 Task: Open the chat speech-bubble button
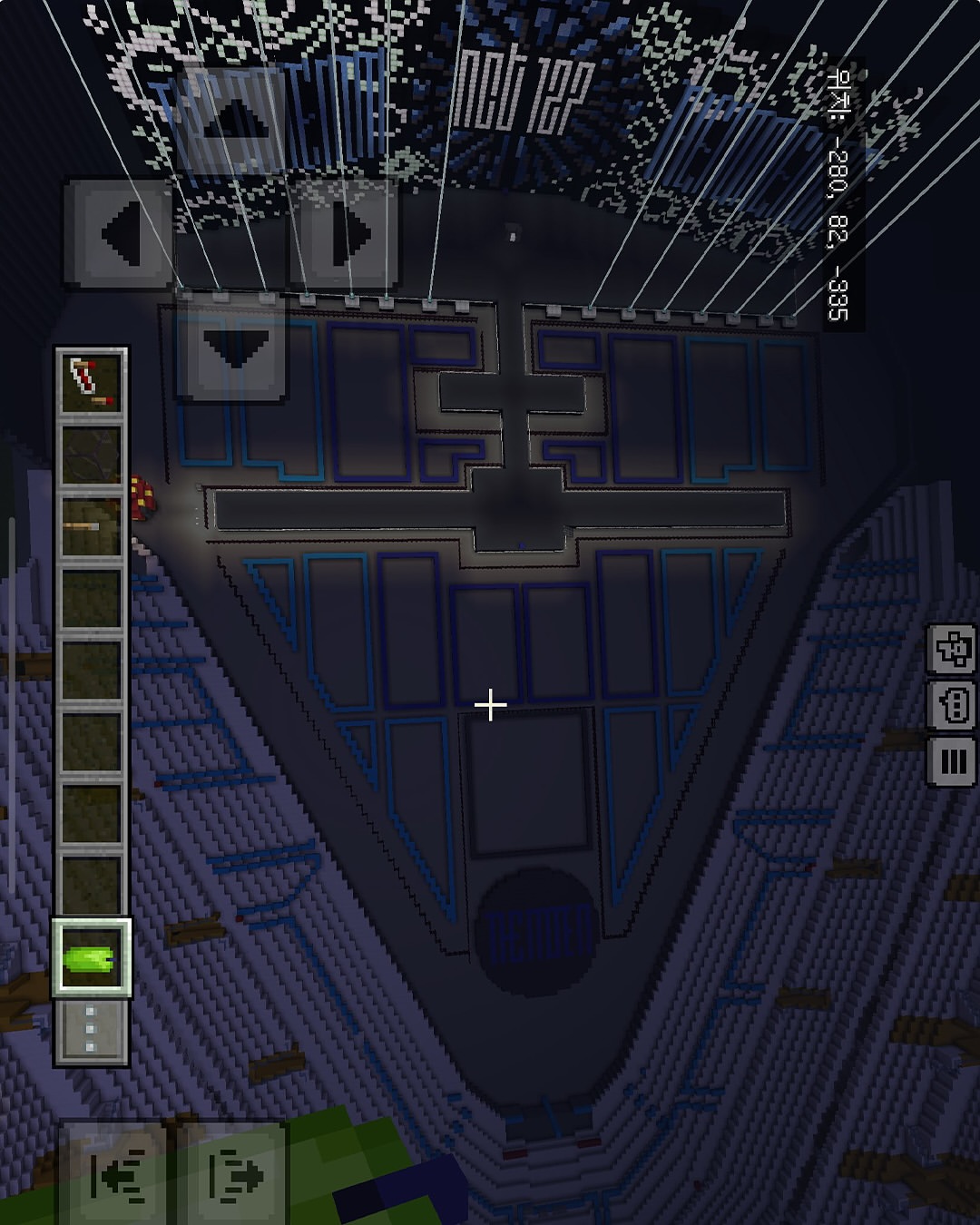tap(952, 705)
